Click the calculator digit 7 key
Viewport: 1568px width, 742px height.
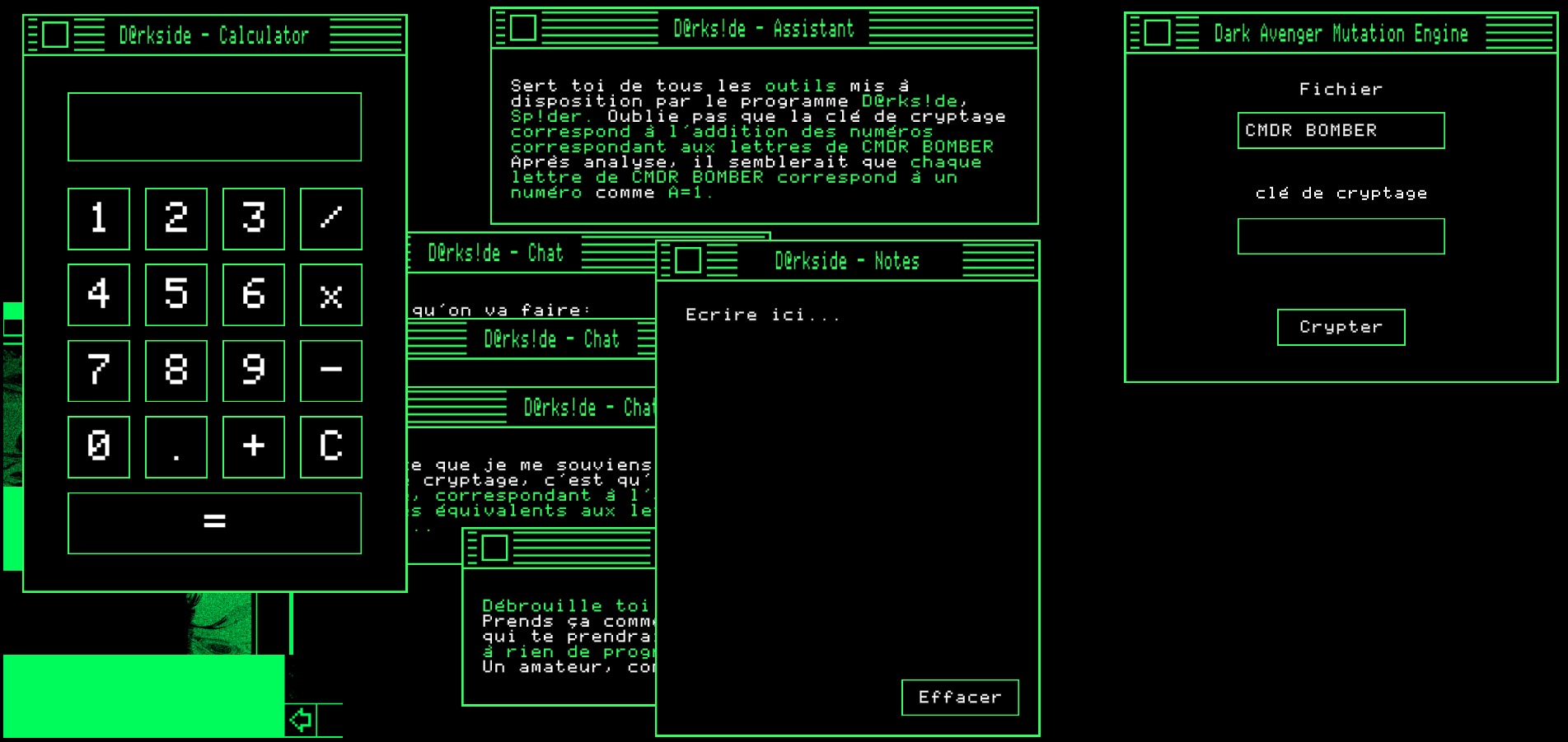click(x=99, y=371)
